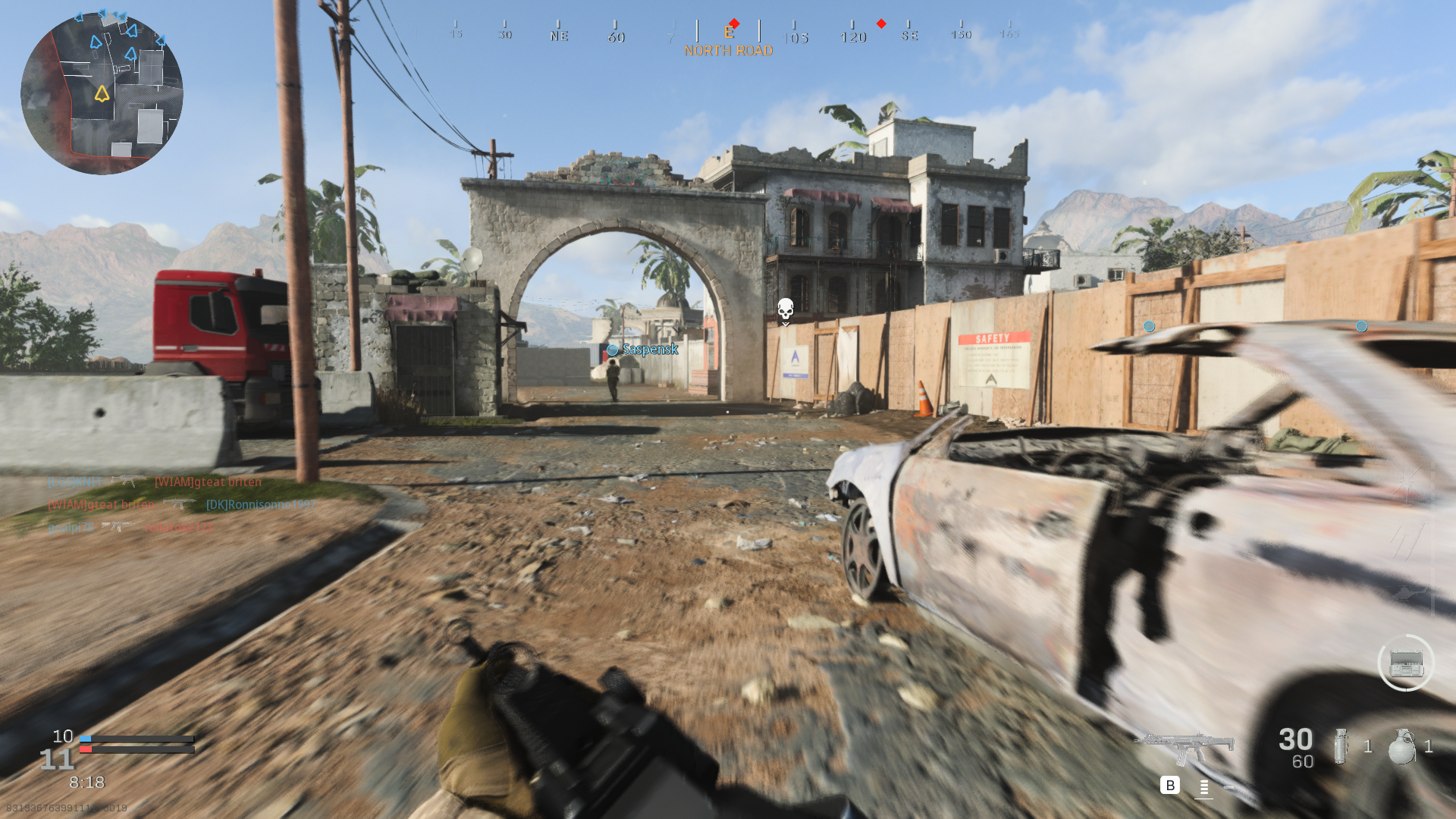Click the yellow player arrow on minimap
The image size is (1456, 819).
[x=102, y=93]
